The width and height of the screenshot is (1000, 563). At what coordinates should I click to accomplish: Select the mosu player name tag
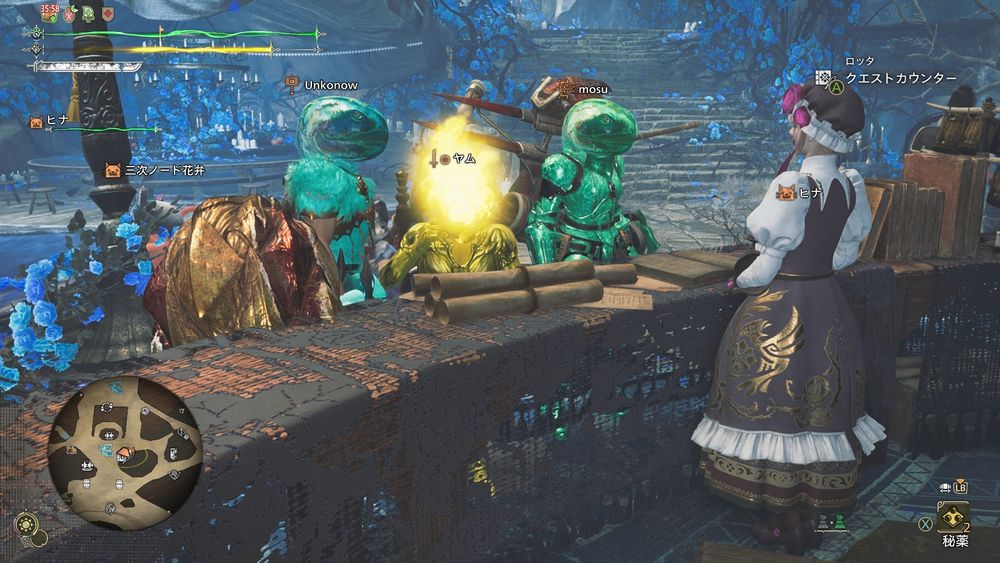(x=592, y=88)
